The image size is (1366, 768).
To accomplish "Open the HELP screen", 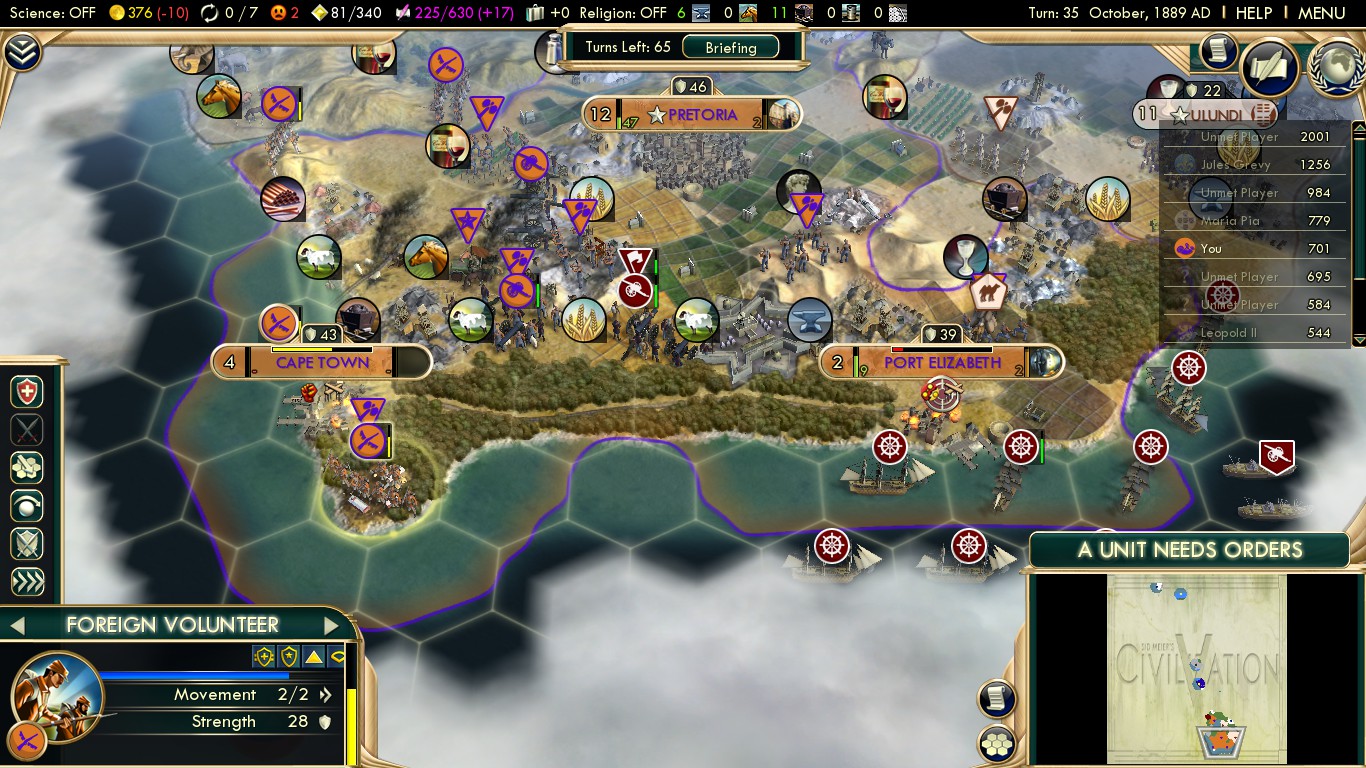I will click(1254, 13).
